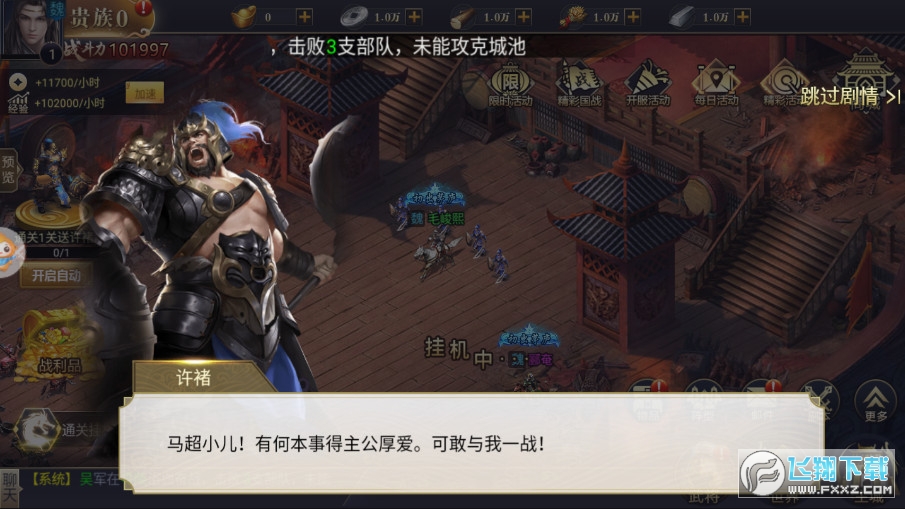Add gold ingots with the plus button
The width and height of the screenshot is (905, 509).
pos(304,17)
